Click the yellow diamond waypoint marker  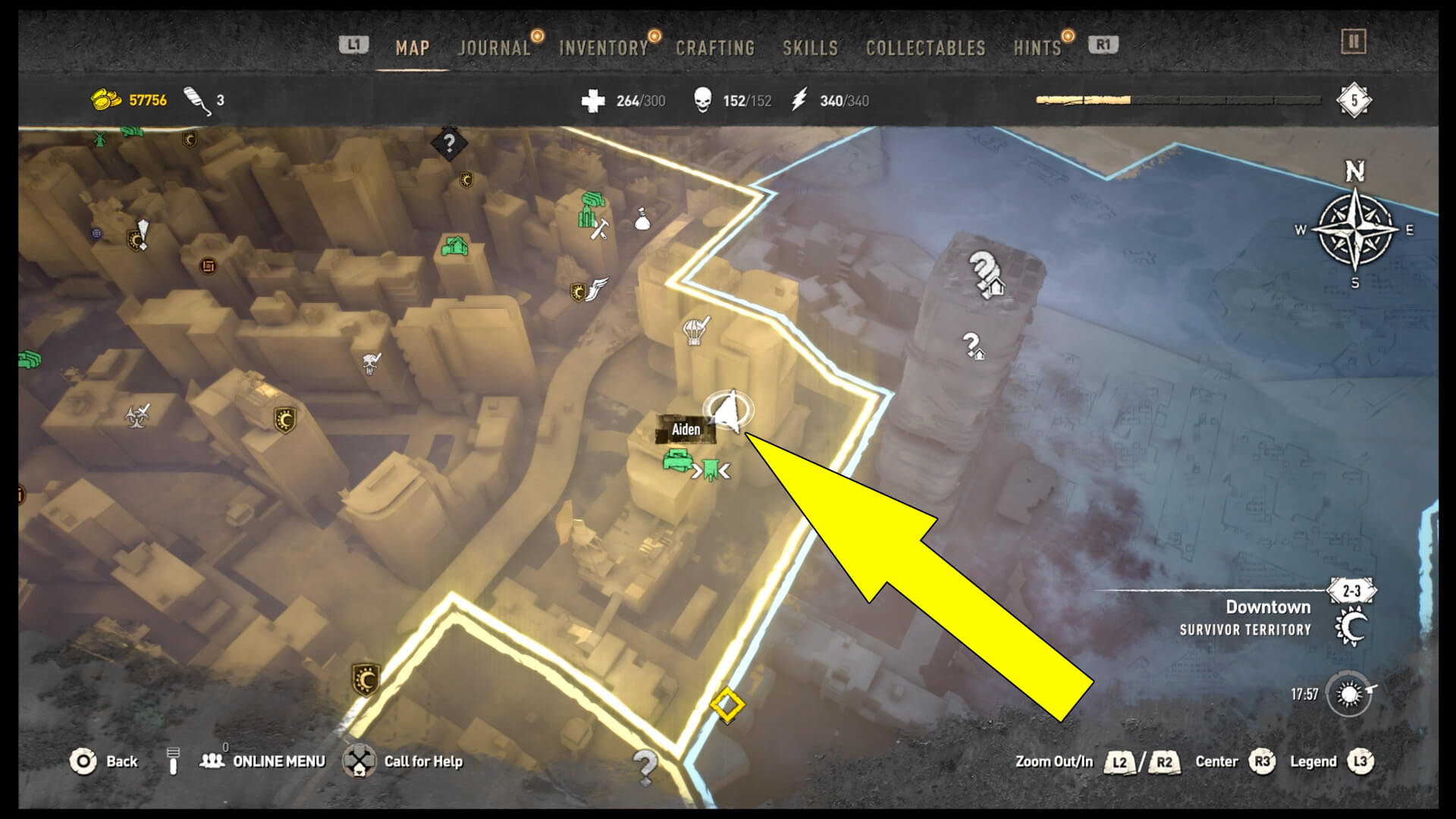(726, 706)
